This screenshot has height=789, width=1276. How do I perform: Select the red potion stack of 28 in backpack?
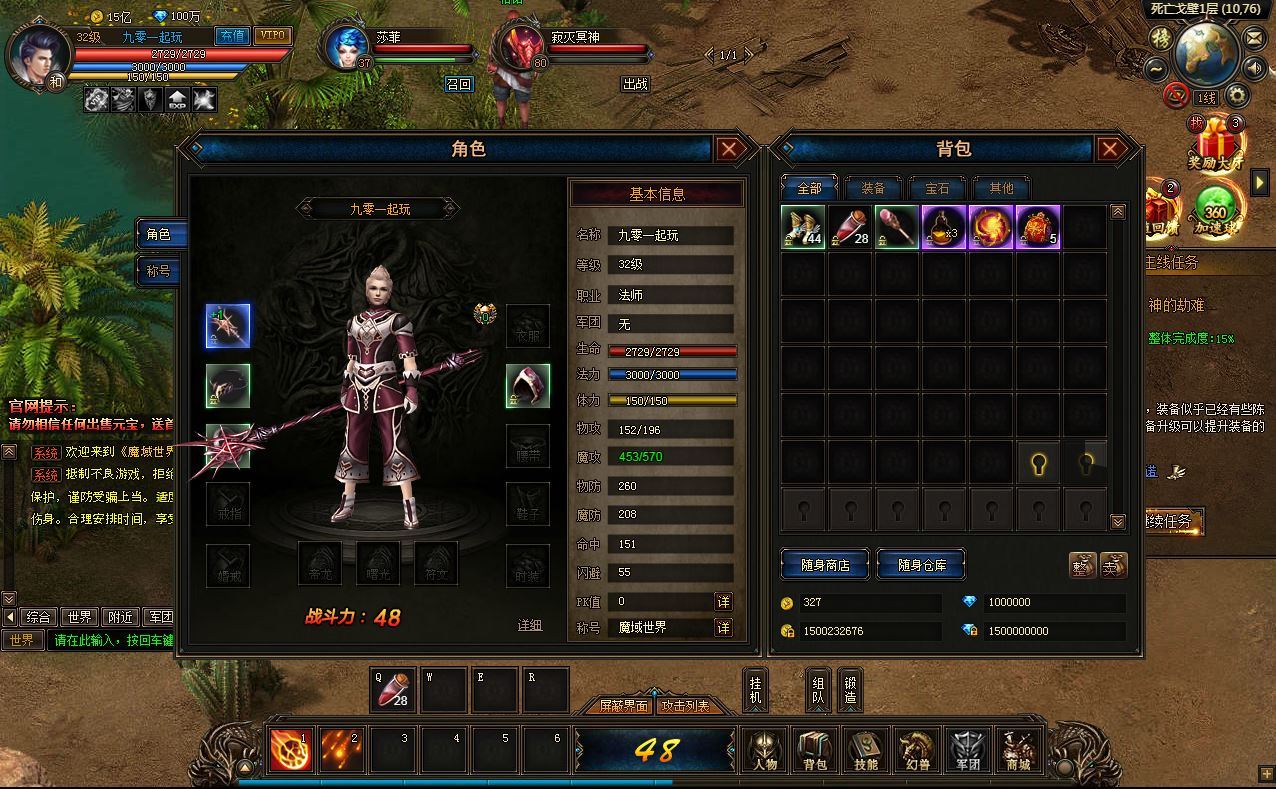click(849, 227)
